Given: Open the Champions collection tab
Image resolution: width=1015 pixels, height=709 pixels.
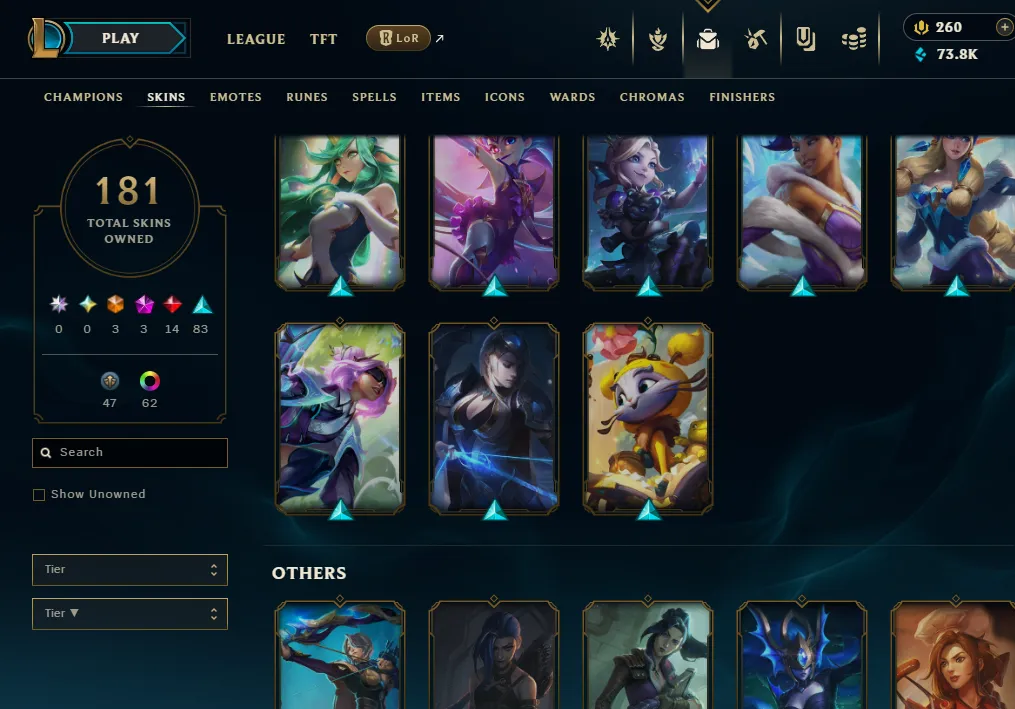Looking at the screenshot, I should coord(83,97).
